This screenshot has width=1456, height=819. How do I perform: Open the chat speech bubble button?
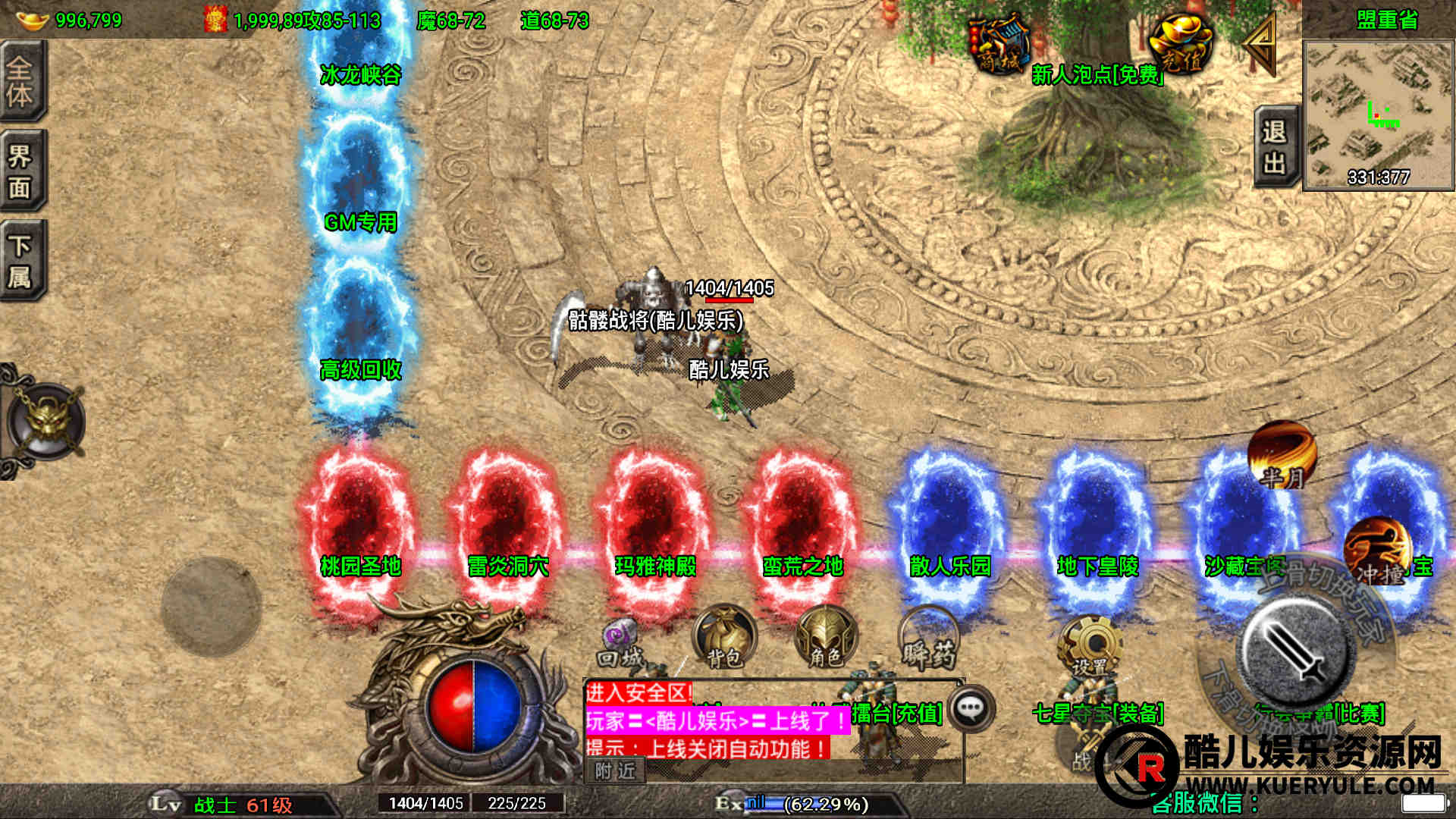coord(971,708)
